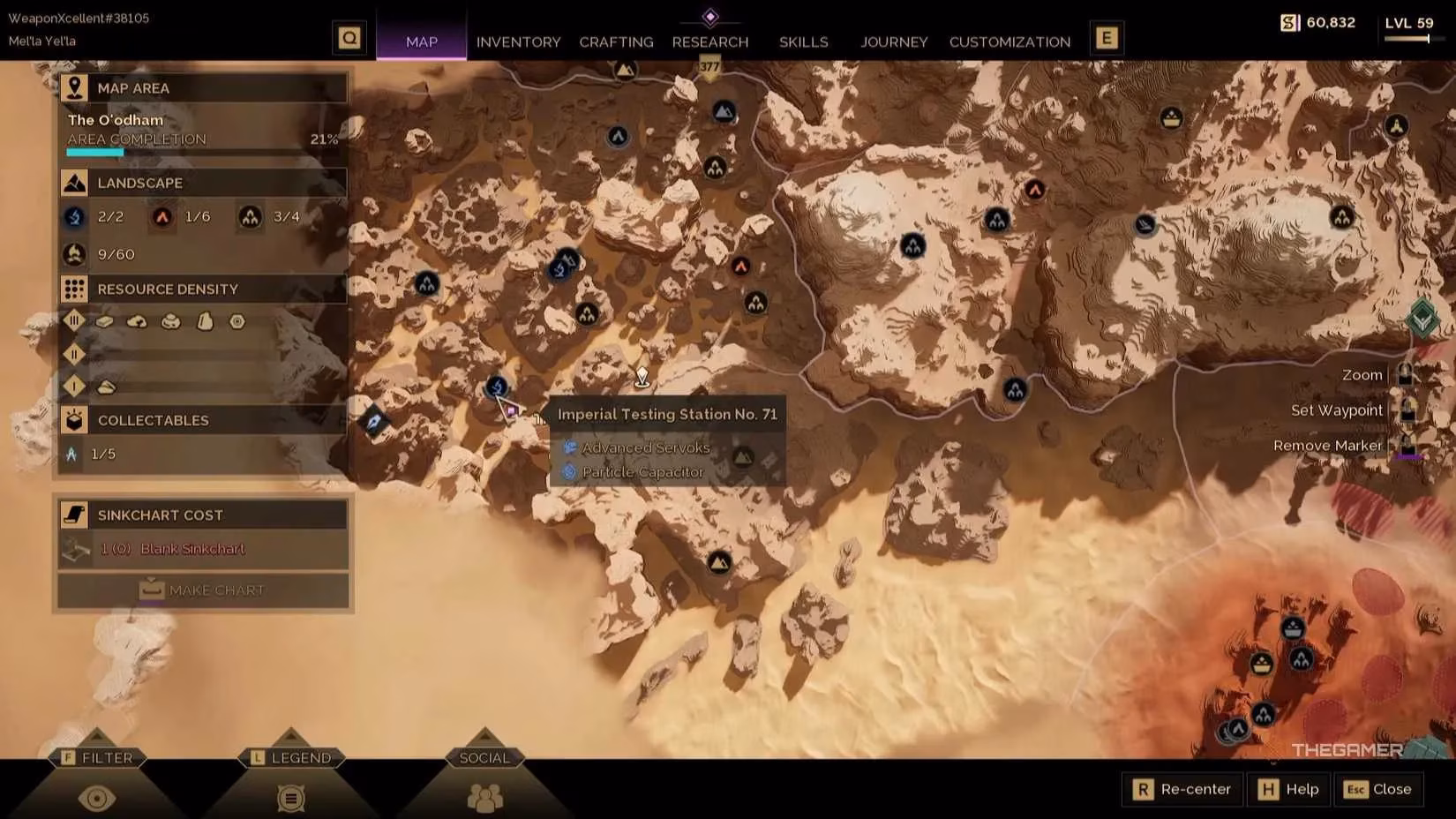Viewport: 1456px width, 819px height.
Task: Open the Journey tab
Action: point(894,41)
